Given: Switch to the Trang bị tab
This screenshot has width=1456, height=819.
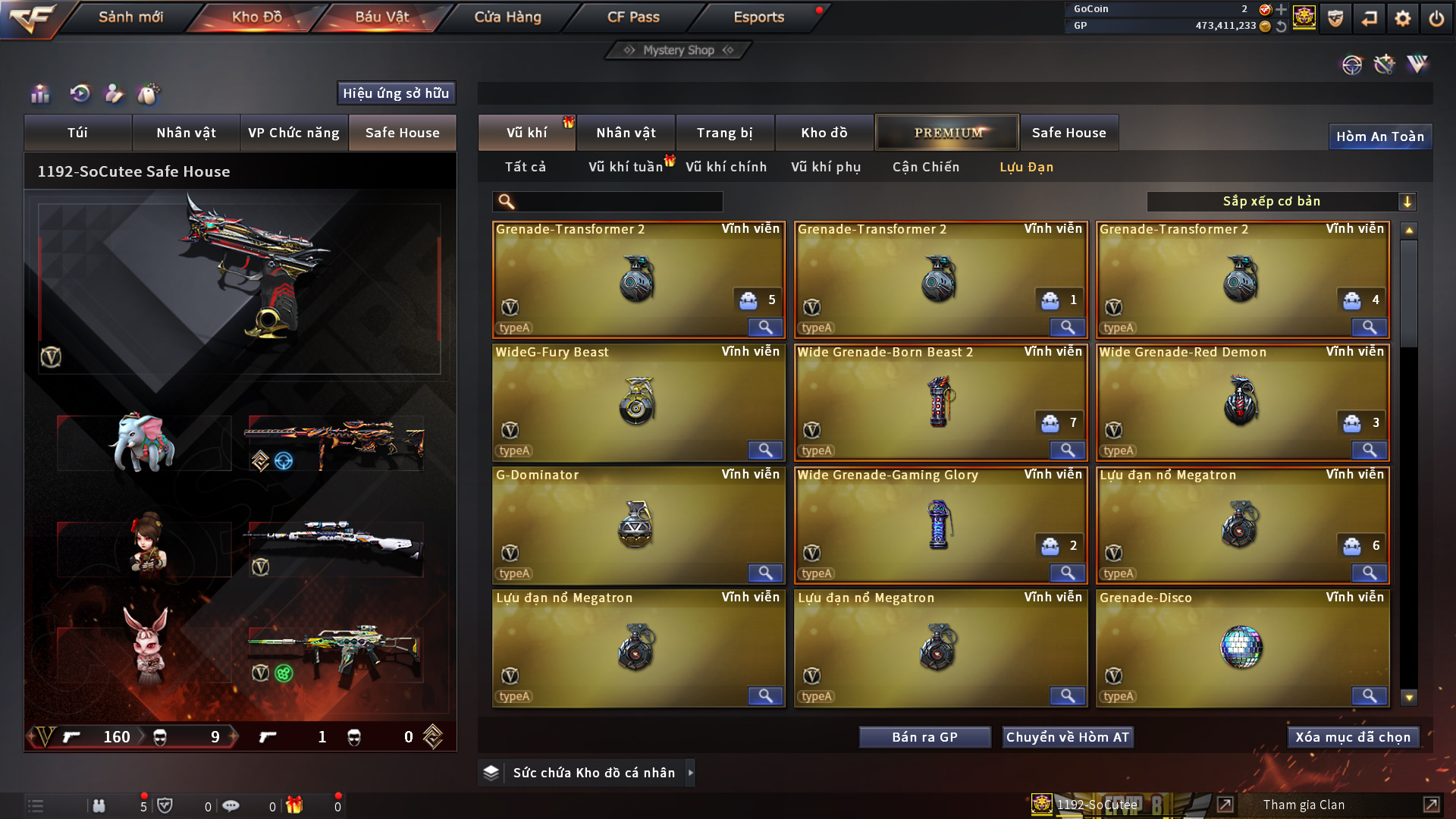Looking at the screenshot, I should coord(724,133).
